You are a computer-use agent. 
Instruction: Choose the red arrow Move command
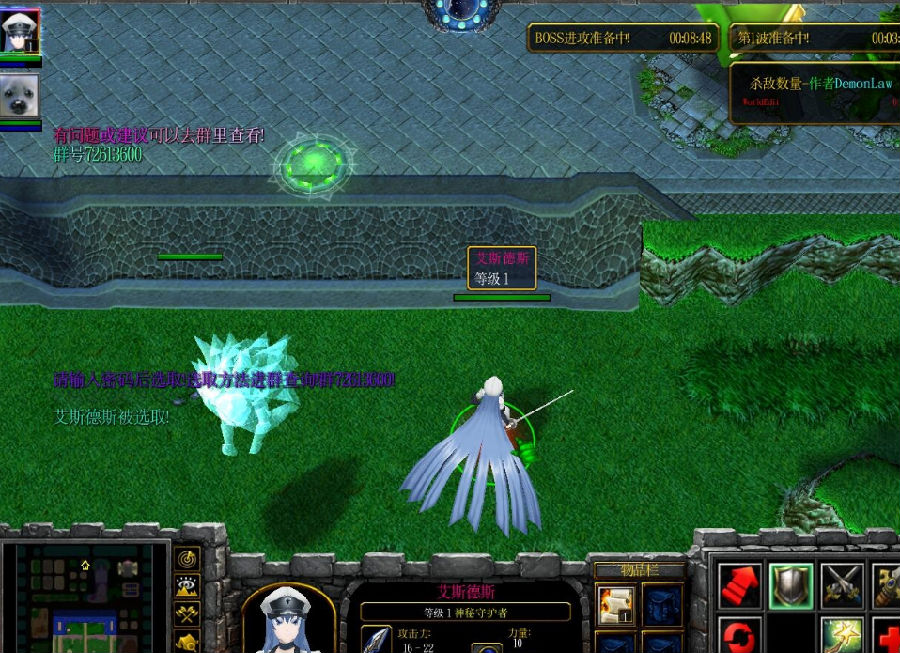coord(741,585)
